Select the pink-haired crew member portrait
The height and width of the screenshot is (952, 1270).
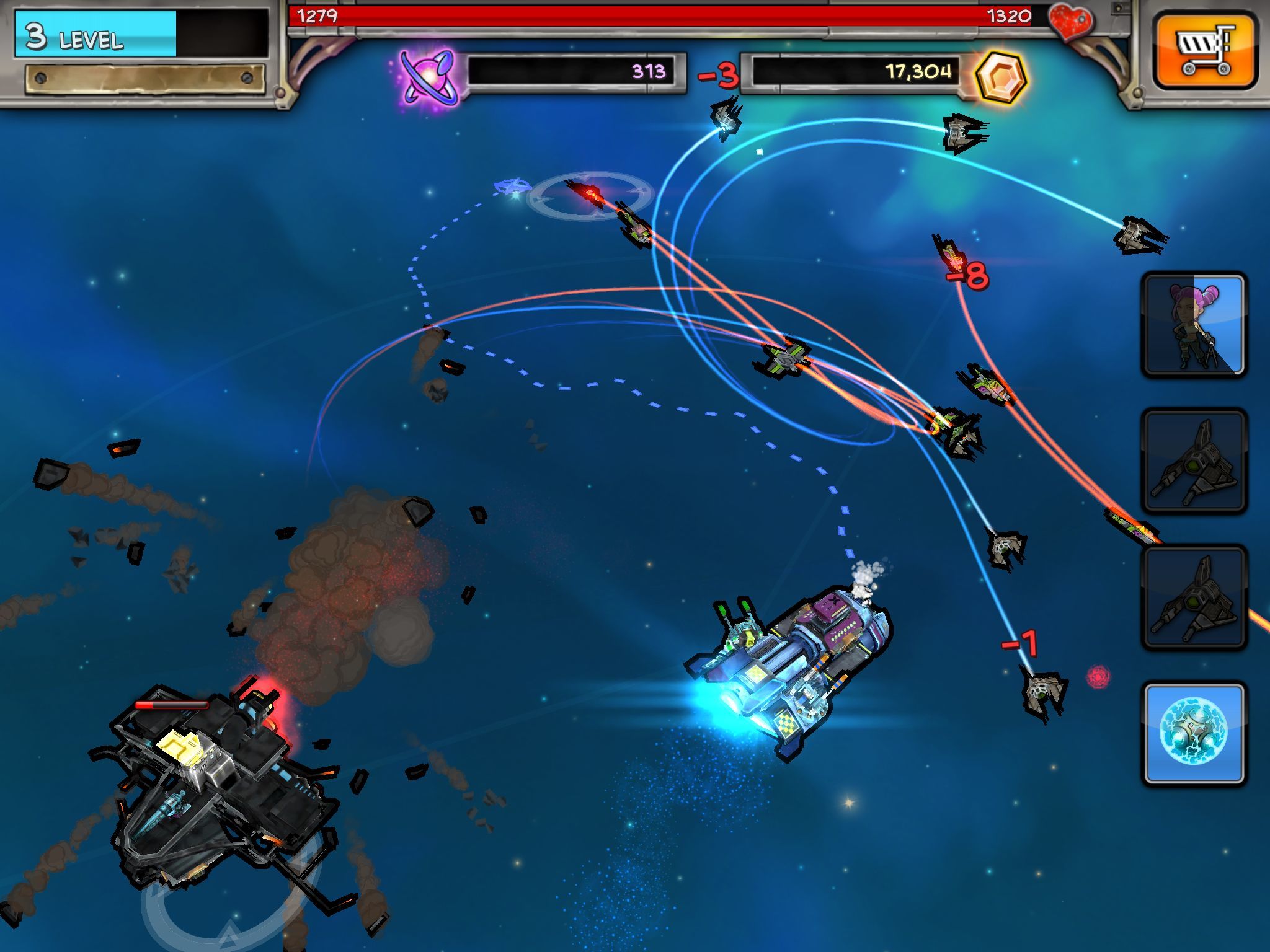click(1194, 325)
